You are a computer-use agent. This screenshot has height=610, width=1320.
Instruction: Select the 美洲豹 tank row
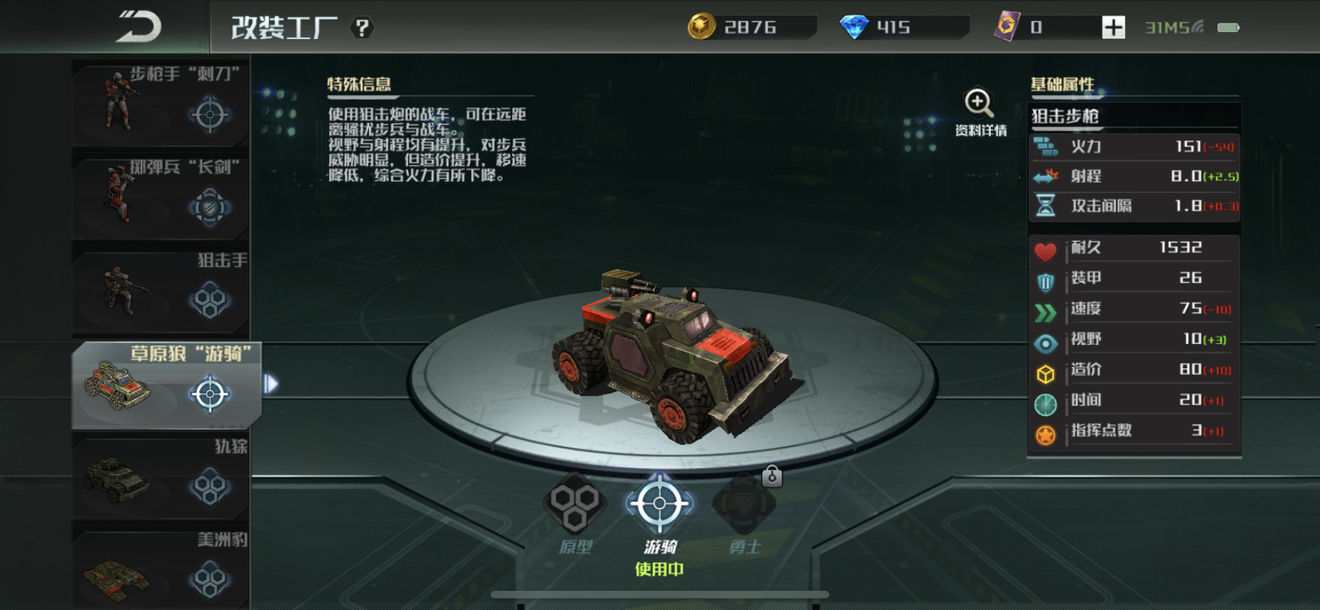(x=160, y=568)
